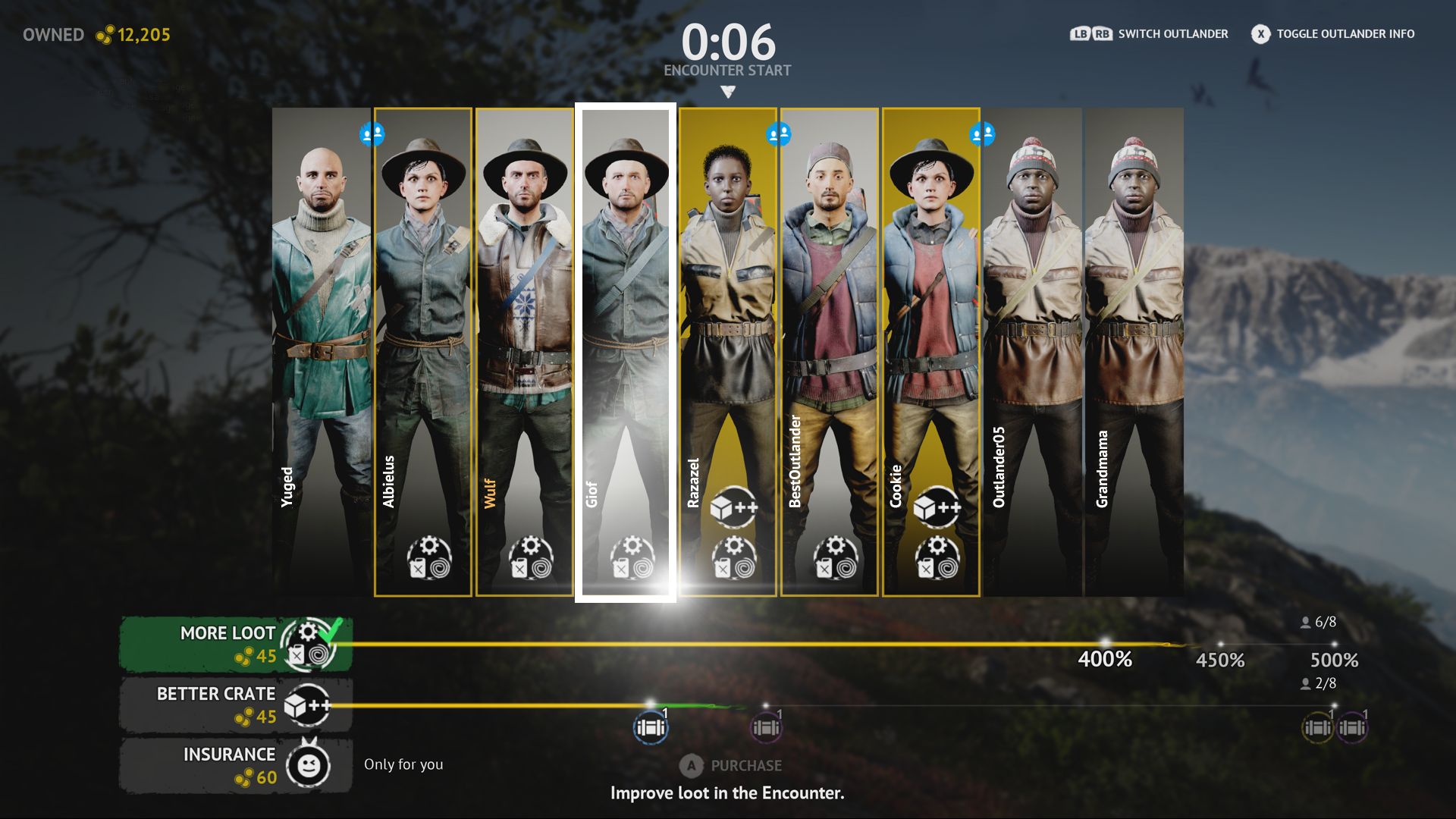Choose the Insurance option
The height and width of the screenshot is (819, 1456).
pyautogui.click(x=235, y=765)
